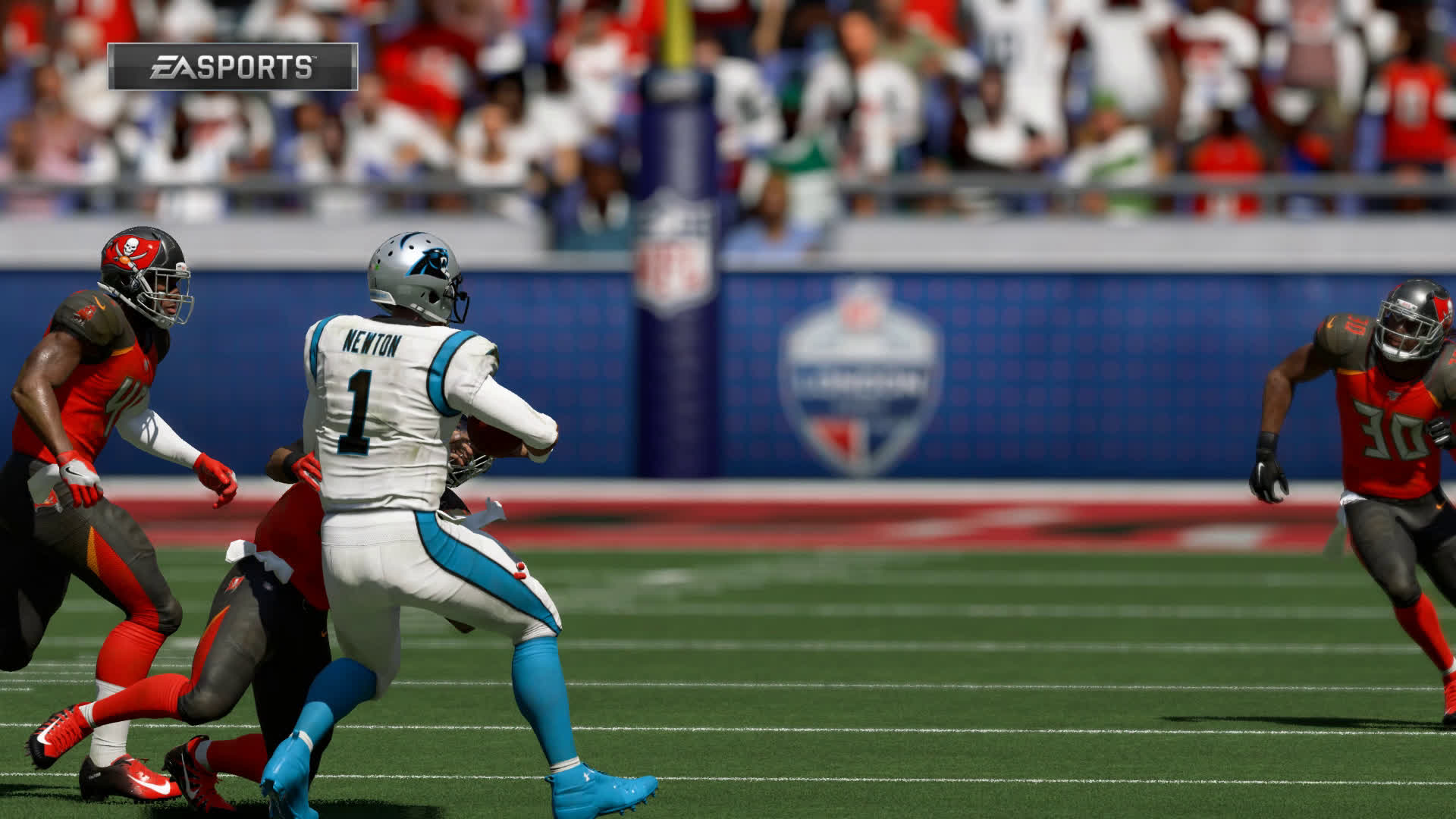Click the EA SPORTS logo banner
Screen dimensions: 1456x819
tap(232, 67)
